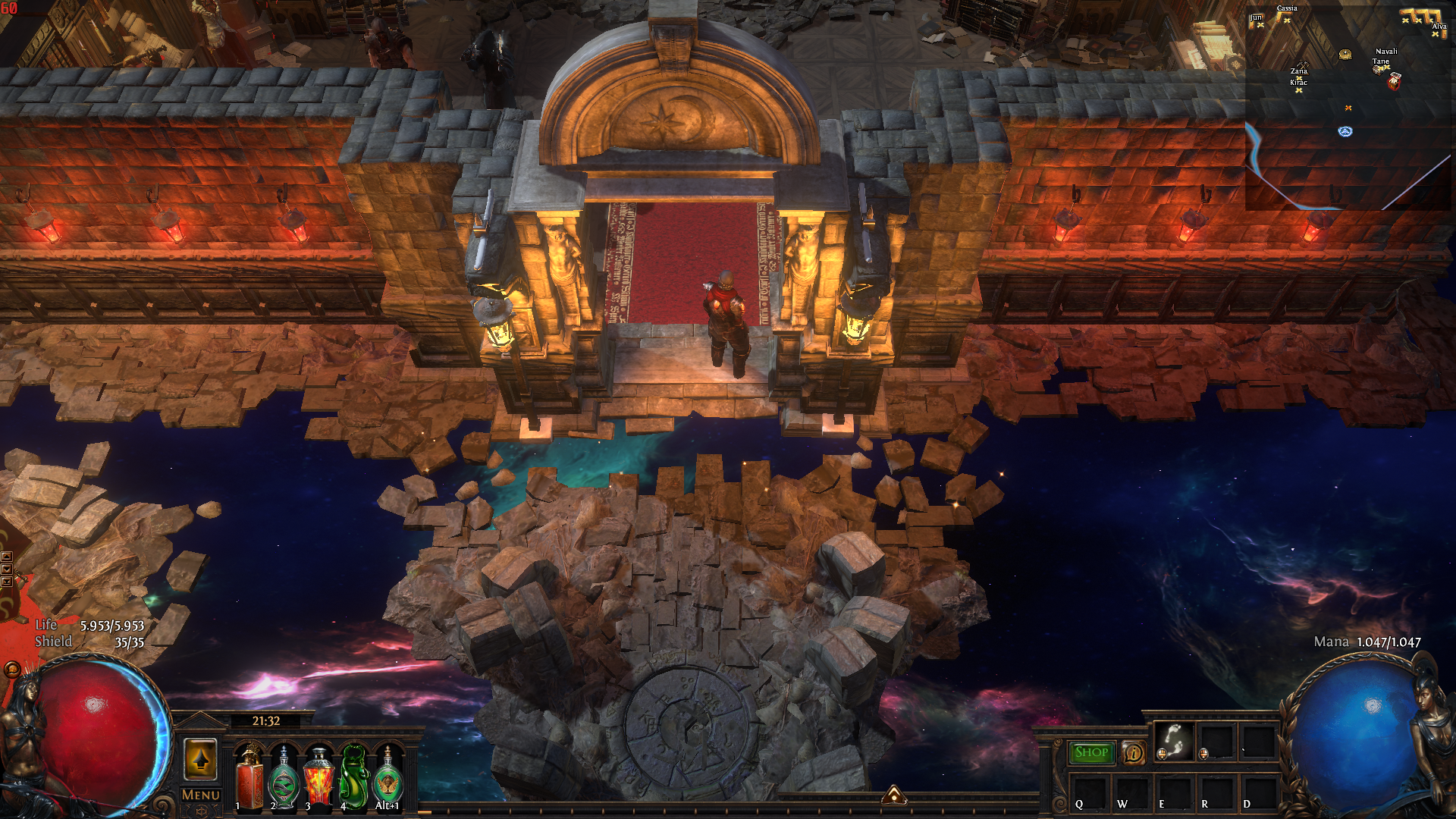Expand the gold arrow at bottom center
Image resolution: width=1456 pixels, height=819 pixels.
[894, 795]
